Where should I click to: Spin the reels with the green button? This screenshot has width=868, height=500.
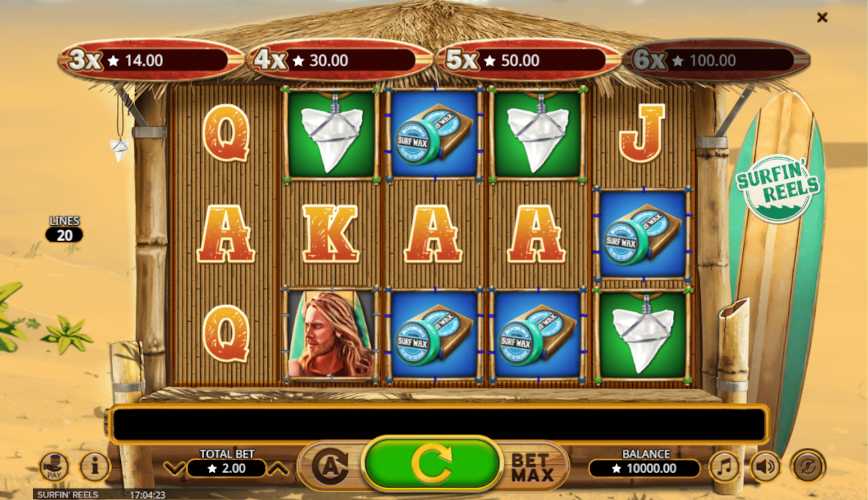[431, 464]
